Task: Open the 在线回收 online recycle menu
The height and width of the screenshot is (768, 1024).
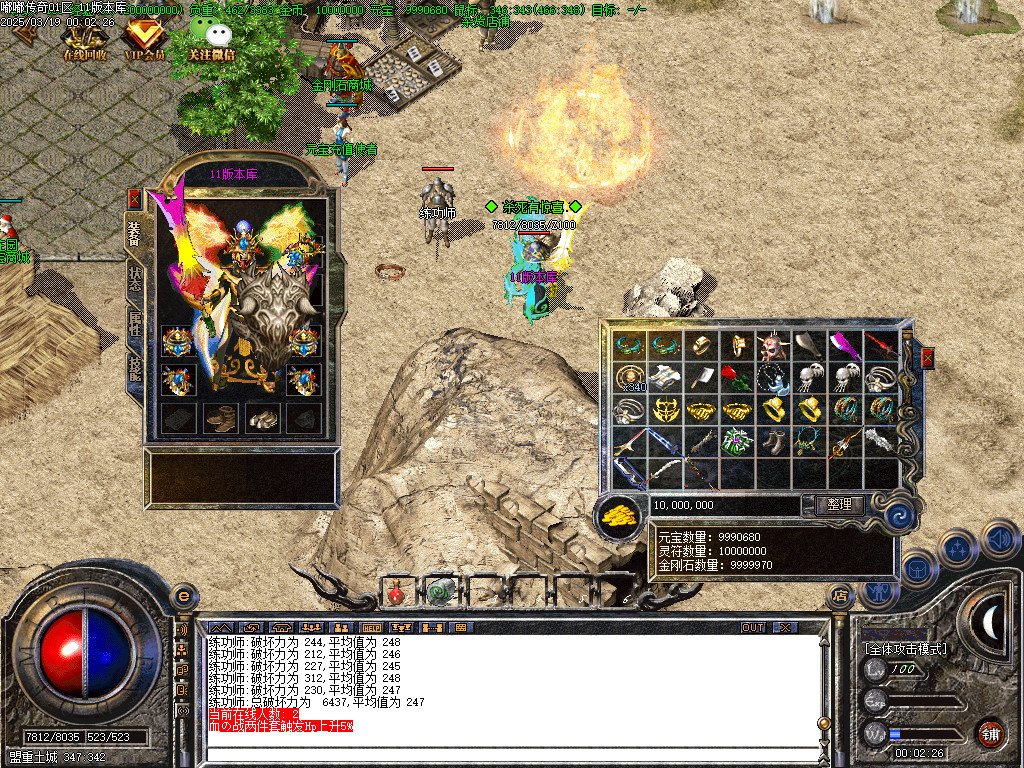Action: [86, 42]
